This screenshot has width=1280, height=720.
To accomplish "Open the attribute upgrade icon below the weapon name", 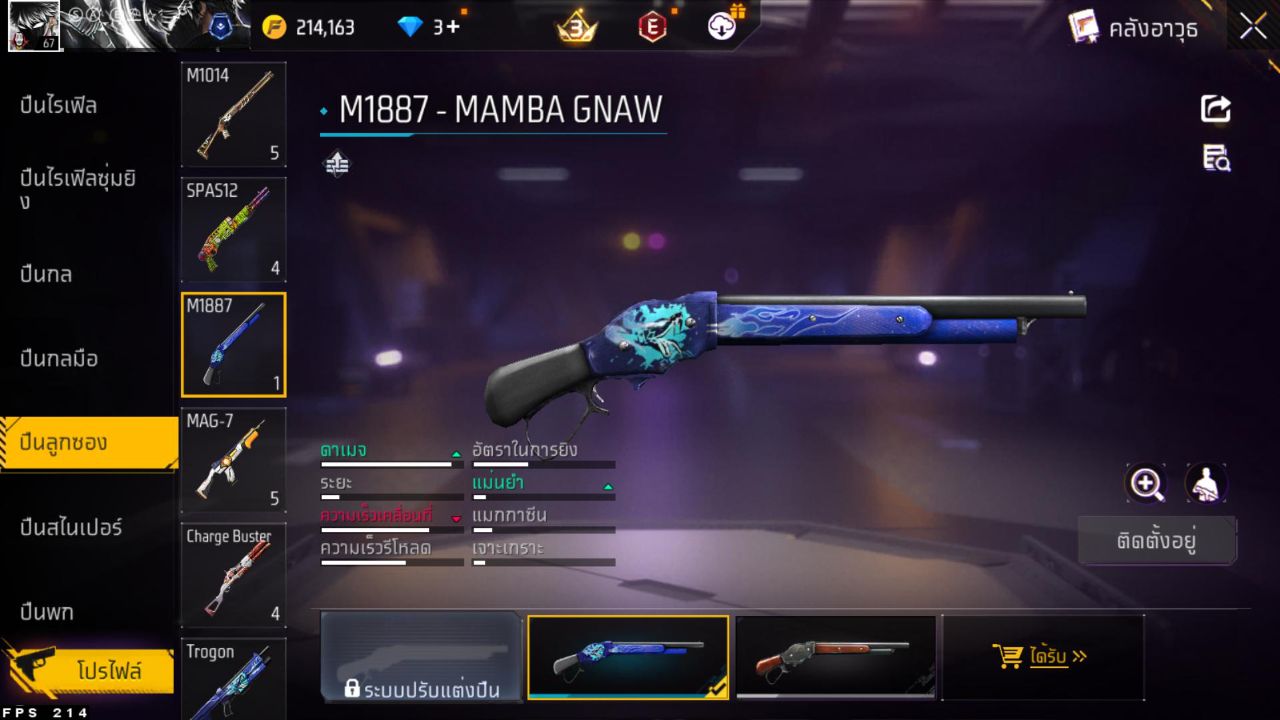I will [336, 162].
